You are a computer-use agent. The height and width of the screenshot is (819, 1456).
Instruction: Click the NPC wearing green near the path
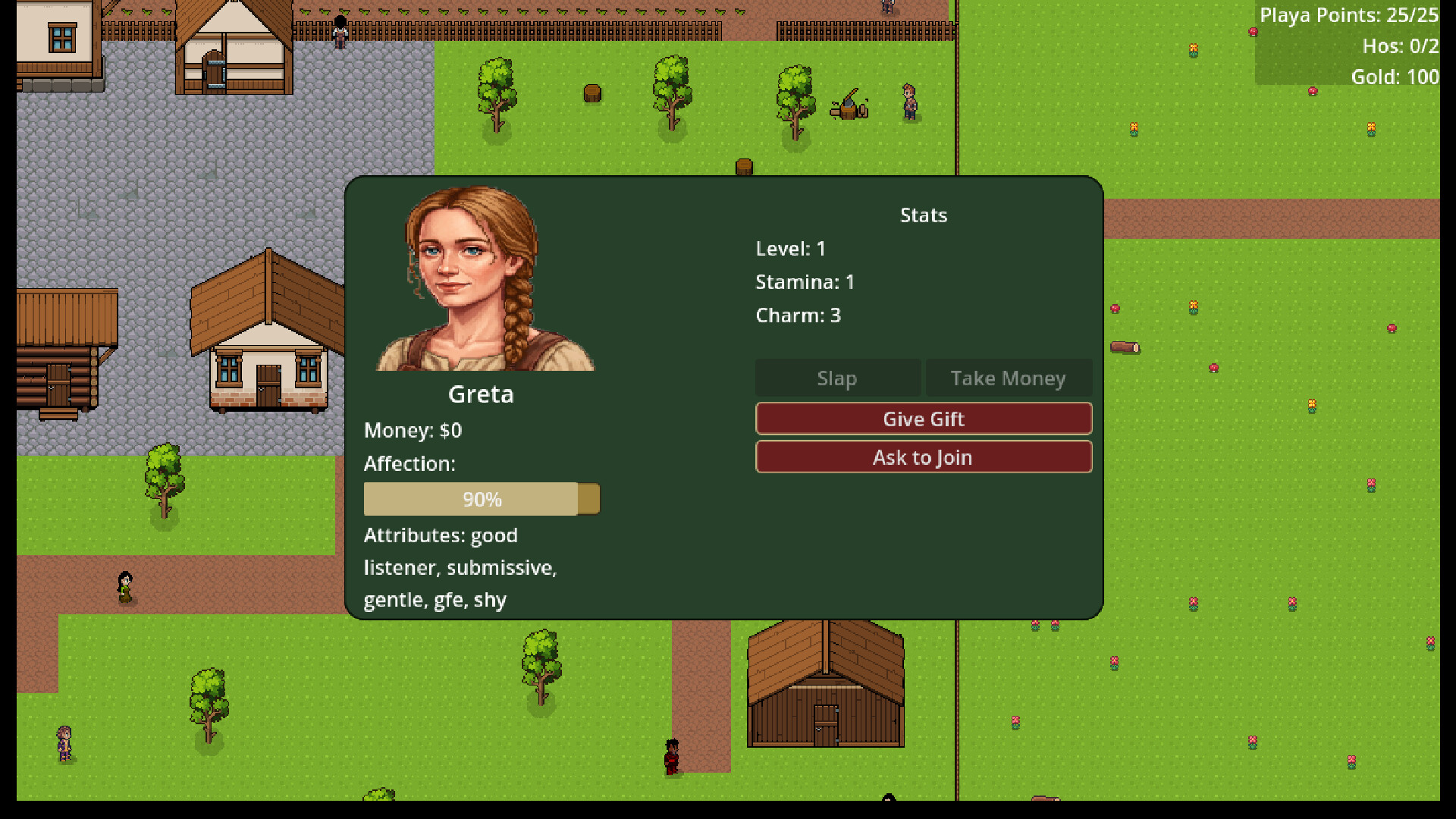click(124, 588)
